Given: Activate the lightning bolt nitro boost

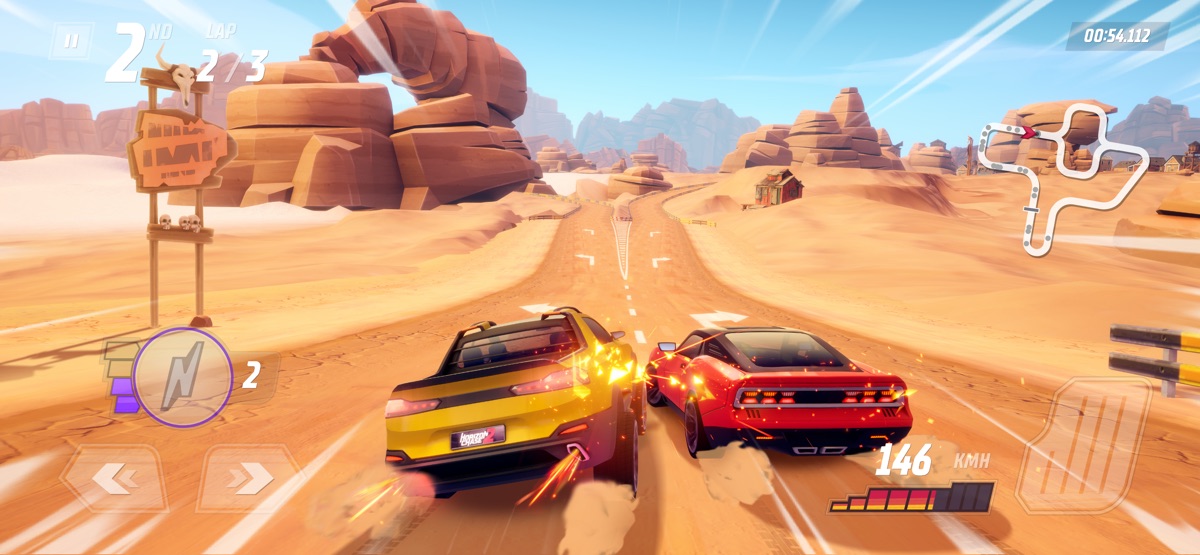Looking at the screenshot, I should [x=182, y=377].
